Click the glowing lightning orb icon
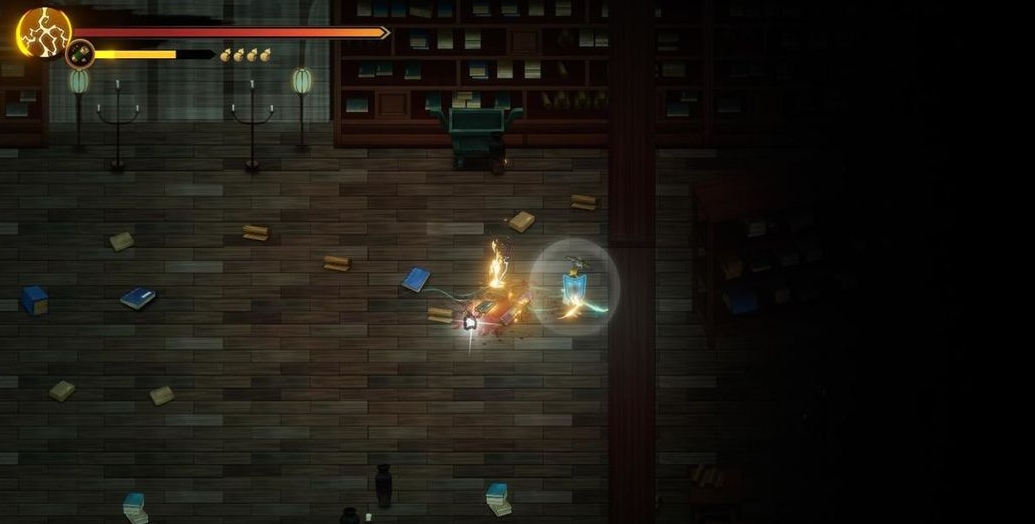Screen dimensions: 1035x524 (43, 31)
